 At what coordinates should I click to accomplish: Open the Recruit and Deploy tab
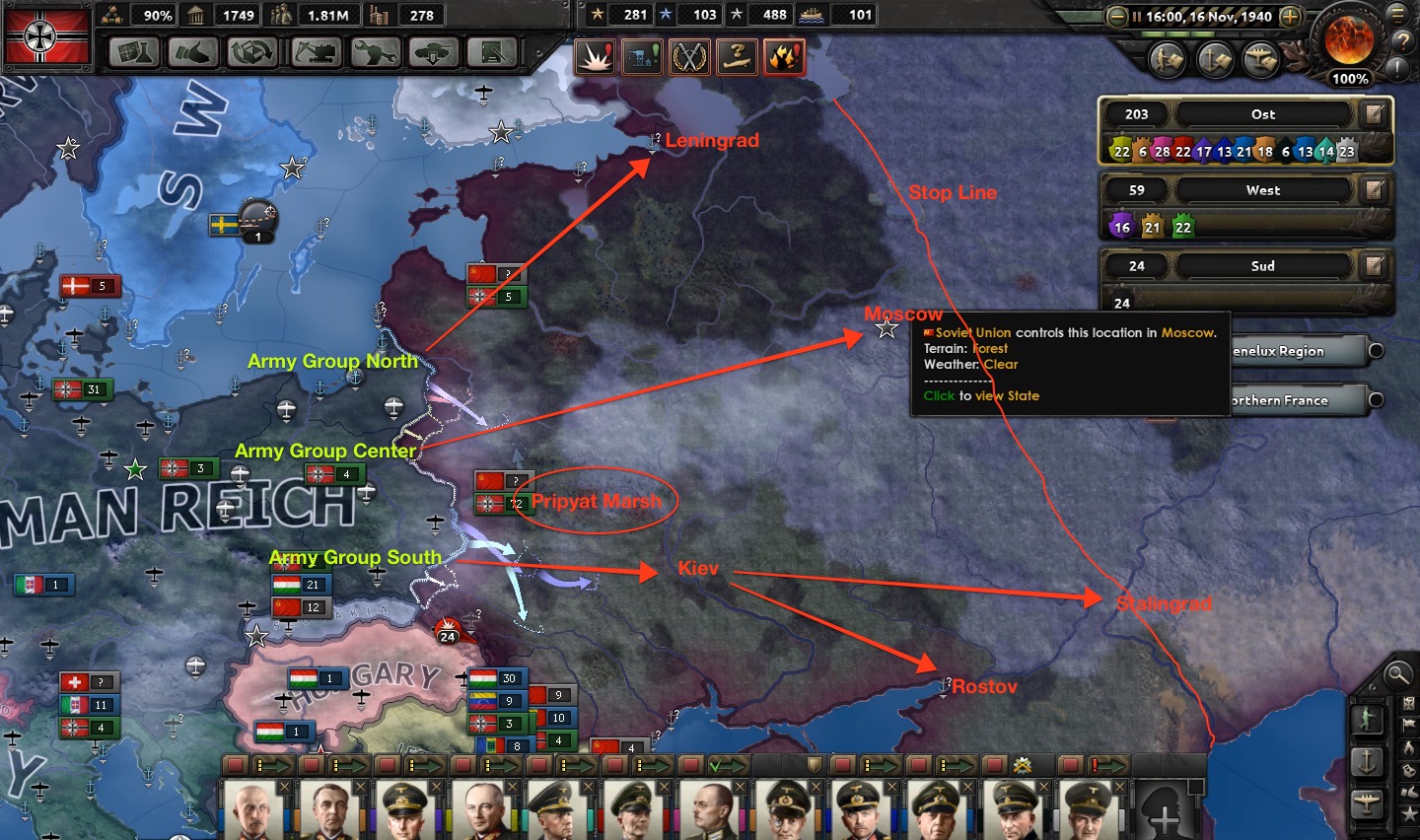(x=434, y=52)
